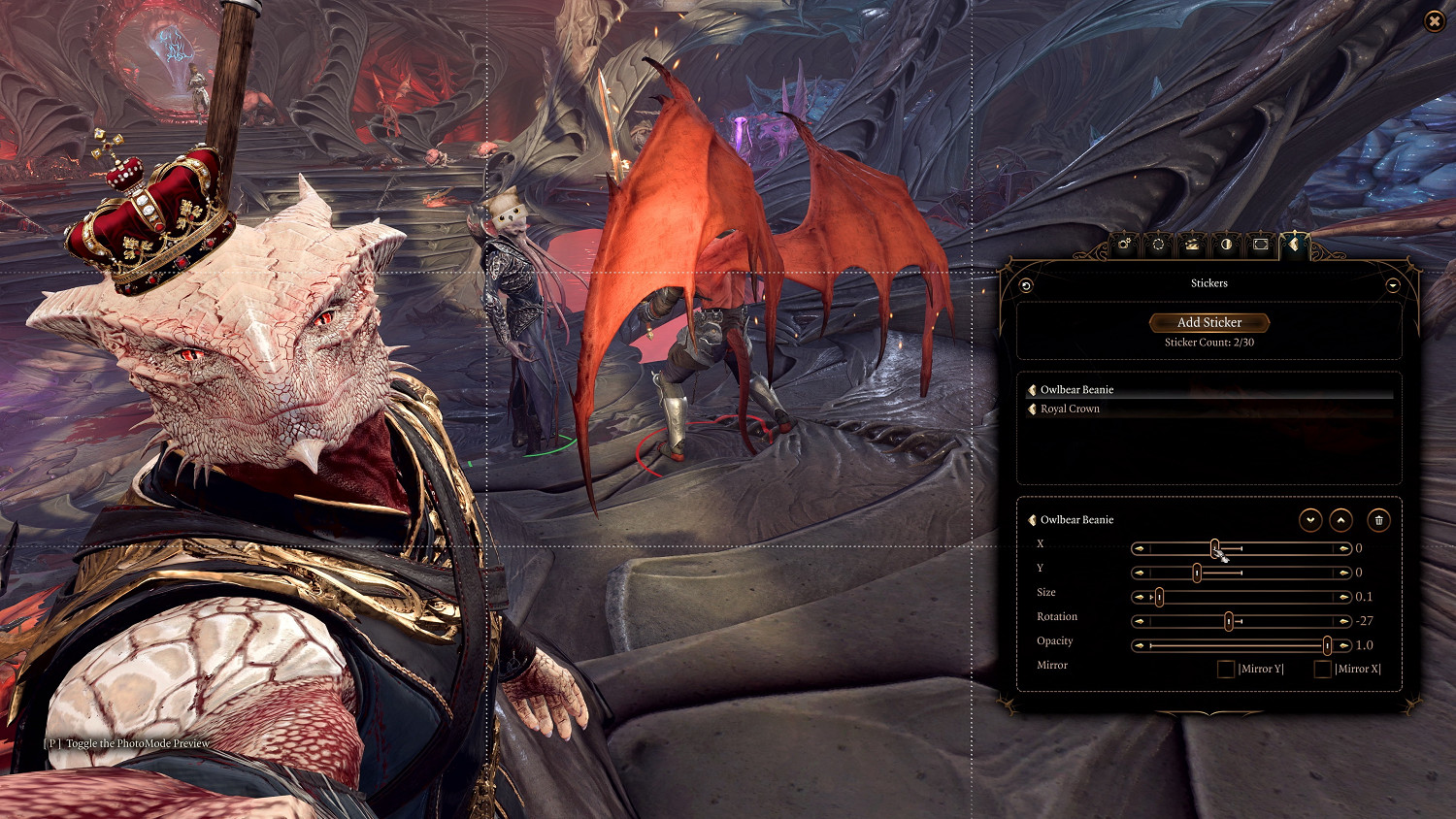Screen dimensions: 1456x819
Task: Switch to the frame overlay tab
Action: tap(1260, 245)
